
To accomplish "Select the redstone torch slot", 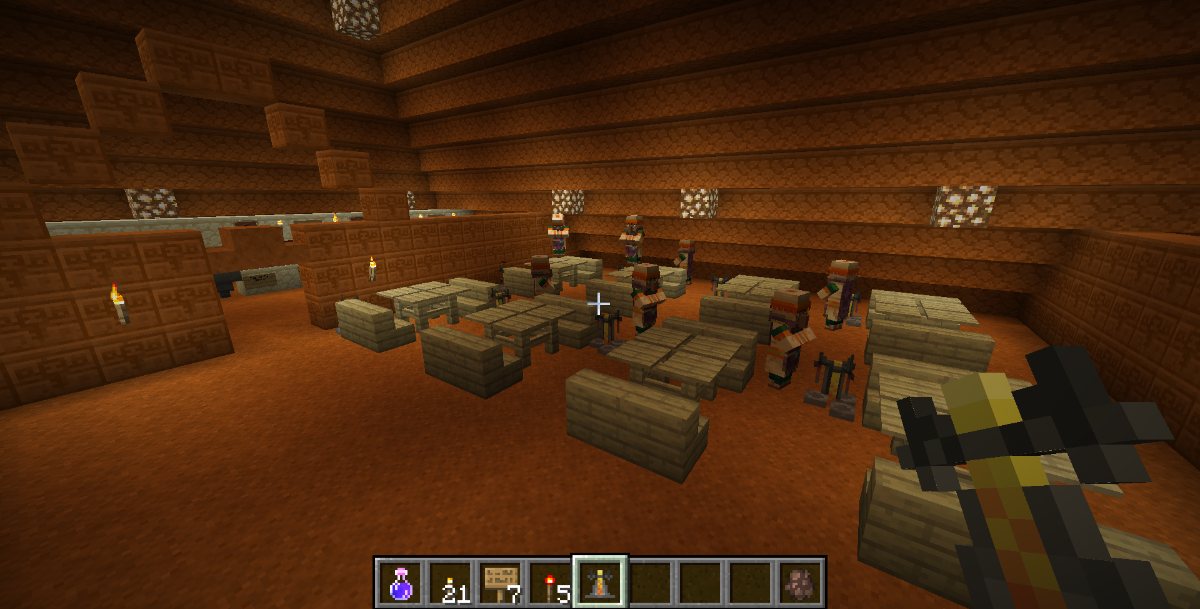I will (550, 582).
